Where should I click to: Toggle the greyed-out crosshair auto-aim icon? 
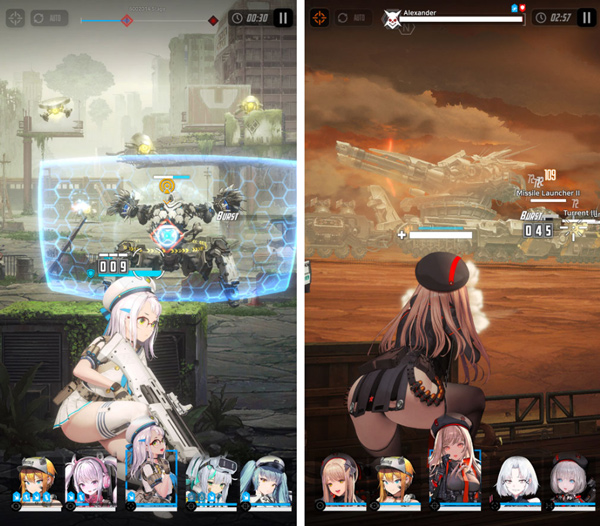(15, 18)
